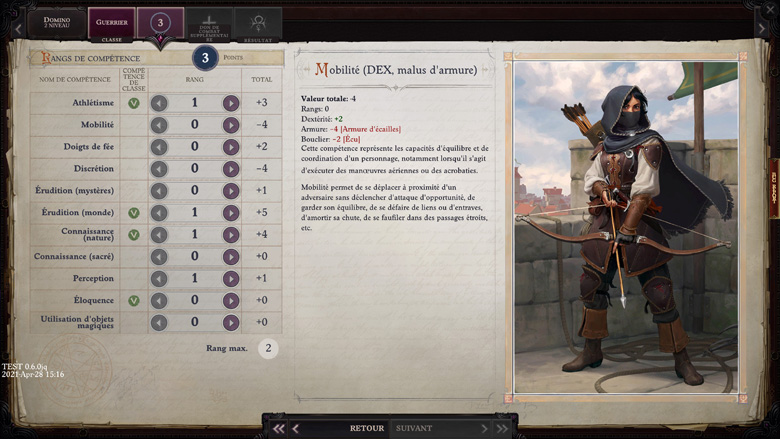
Task: Add a rank to Mobilité
Action: point(231,125)
